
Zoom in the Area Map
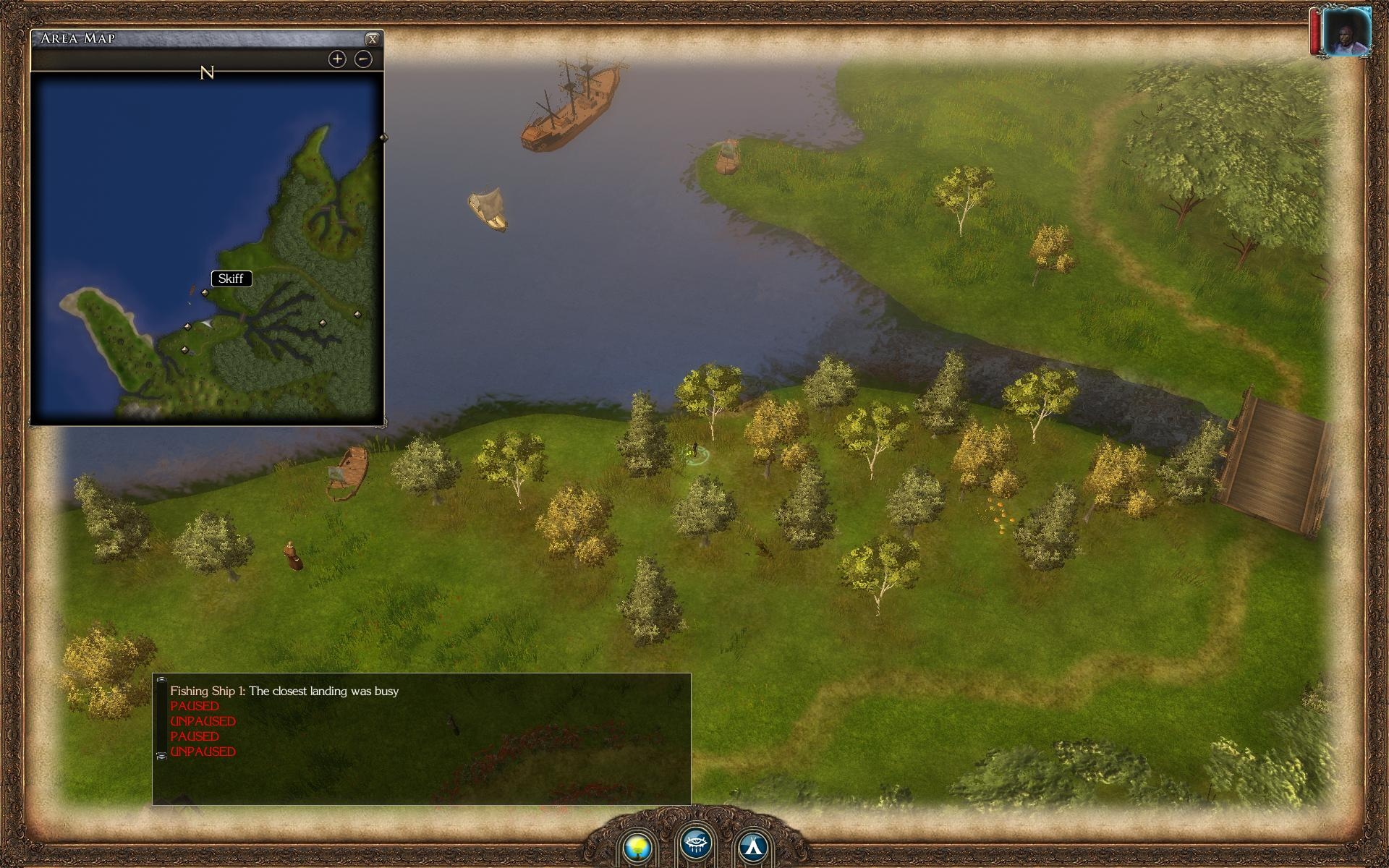pyautogui.click(x=337, y=59)
